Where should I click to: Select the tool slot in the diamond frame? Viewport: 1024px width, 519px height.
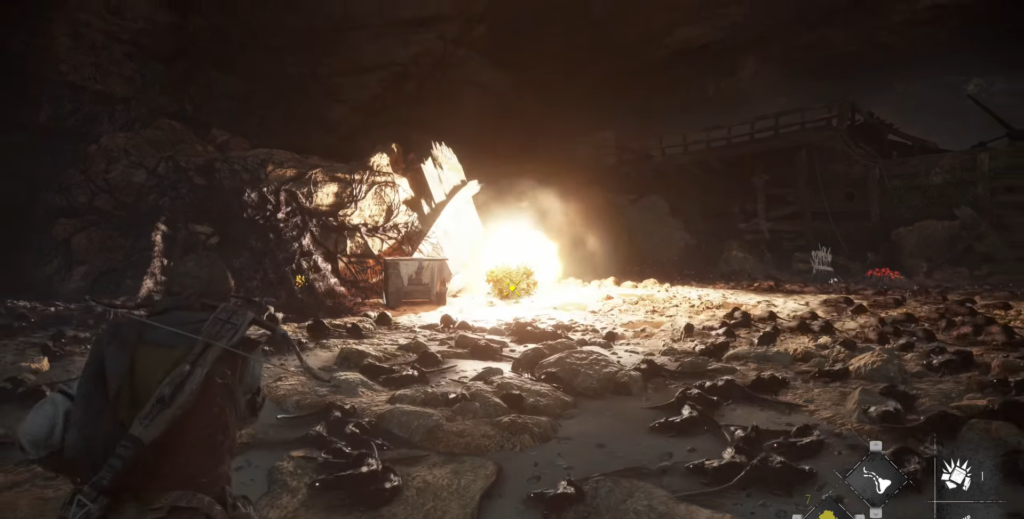[876, 480]
